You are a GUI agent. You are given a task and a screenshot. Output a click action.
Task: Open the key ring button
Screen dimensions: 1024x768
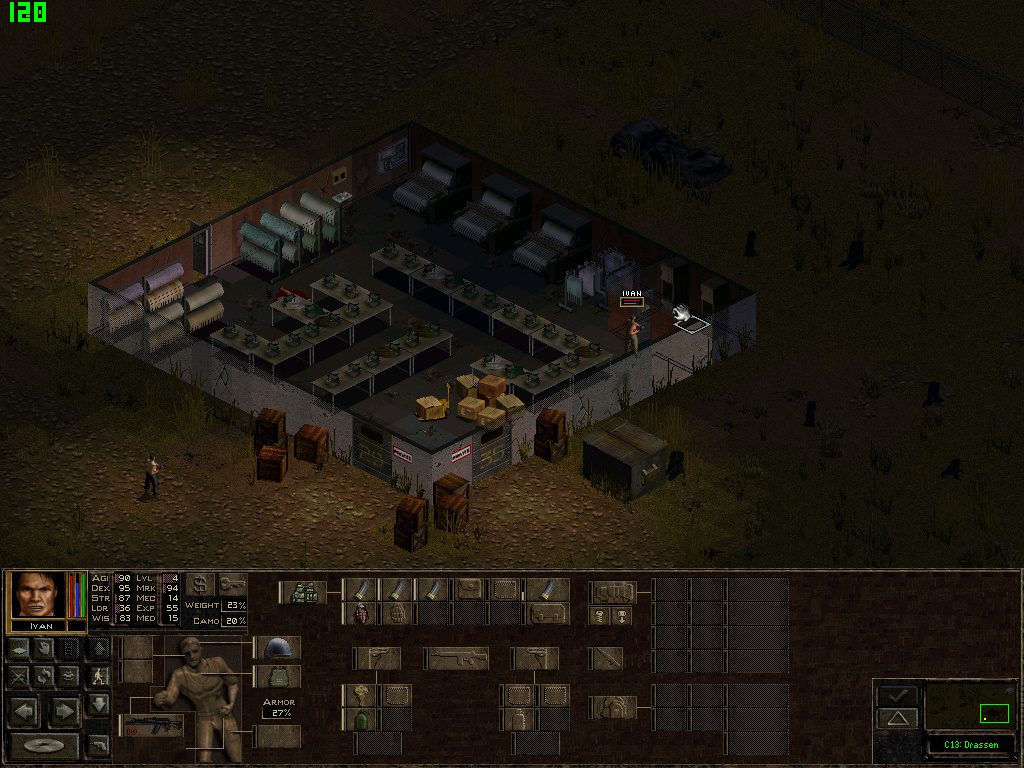click(x=232, y=584)
